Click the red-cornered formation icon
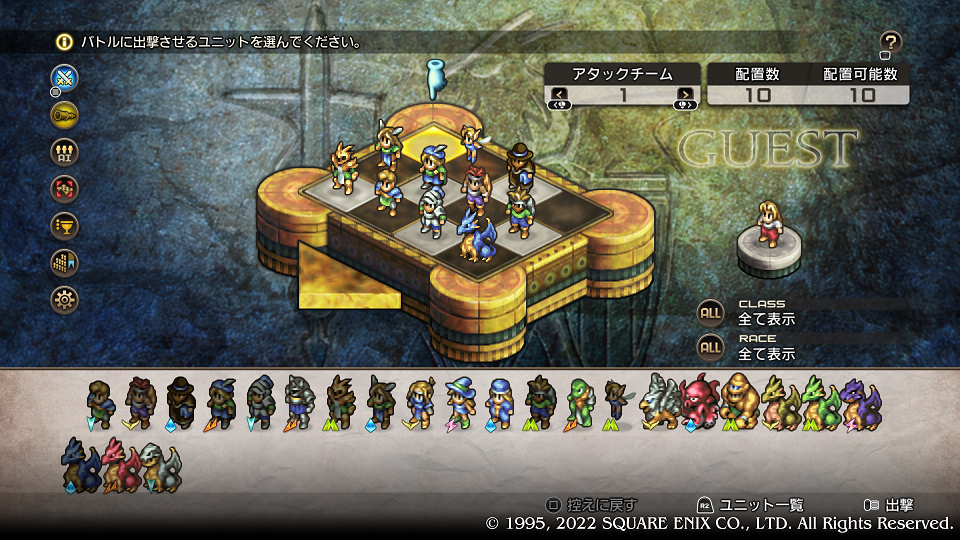The image size is (960, 540). 65,188
